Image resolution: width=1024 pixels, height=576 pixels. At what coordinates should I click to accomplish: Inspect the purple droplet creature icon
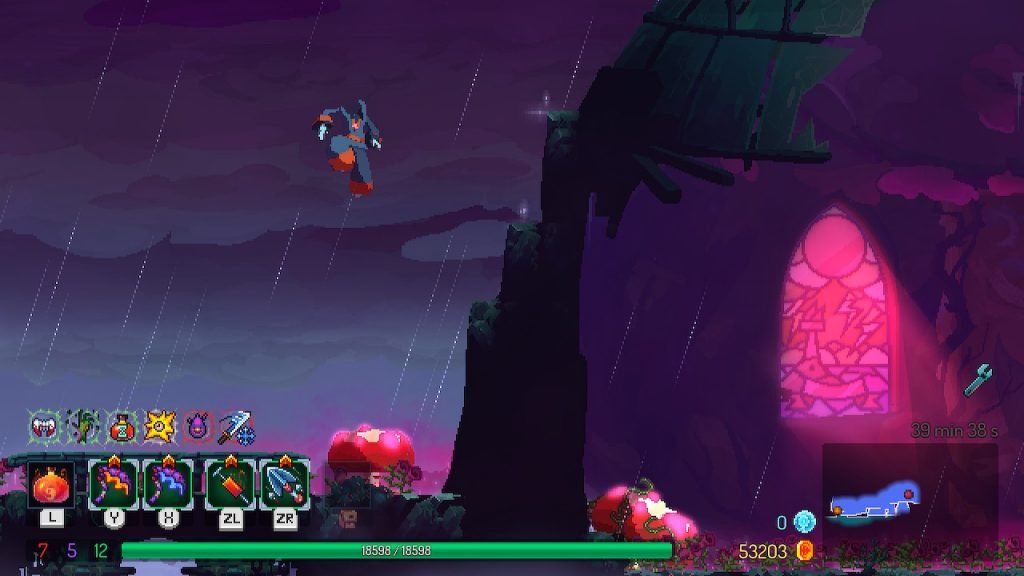tap(198, 427)
